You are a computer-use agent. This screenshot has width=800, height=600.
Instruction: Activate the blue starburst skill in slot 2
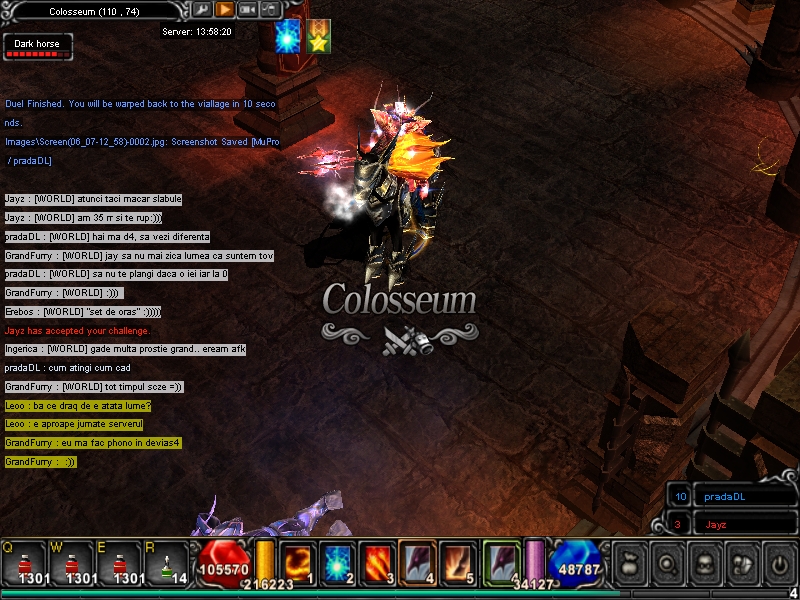[337, 561]
